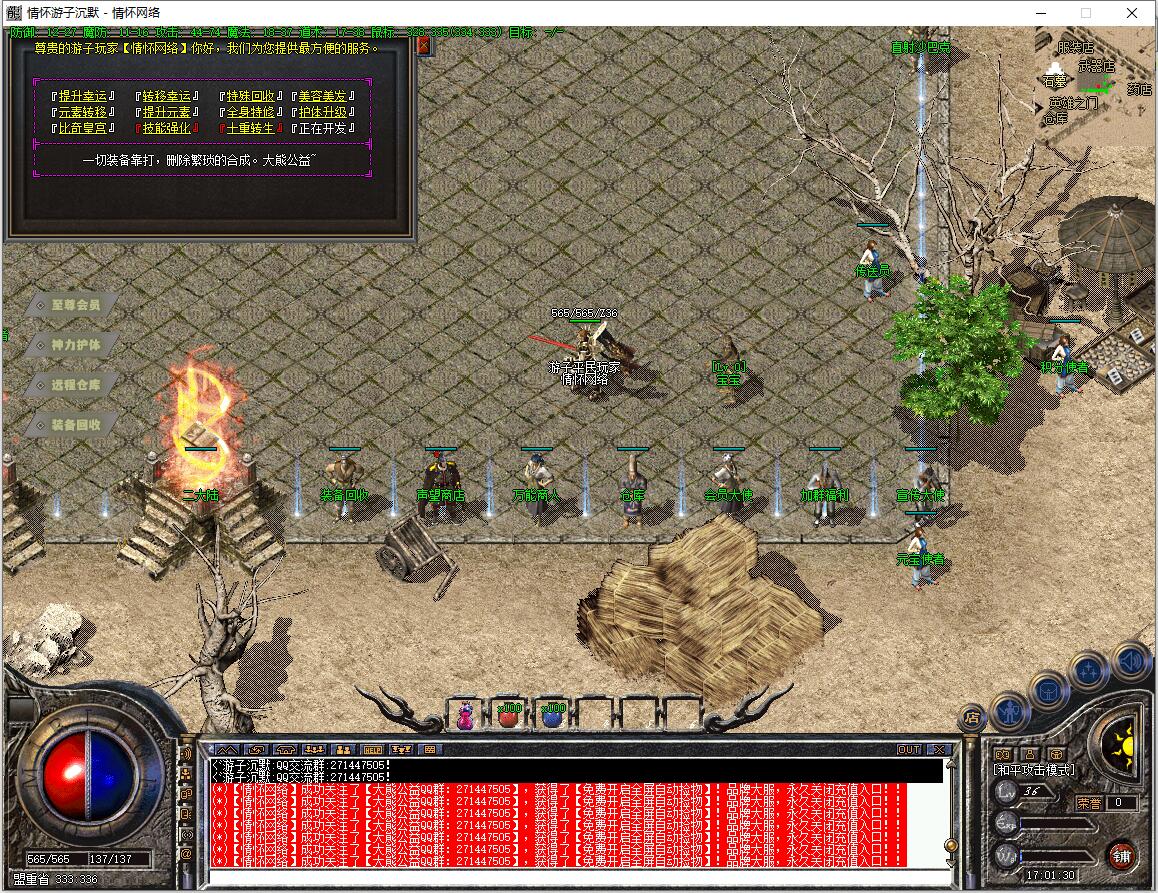Close the NPC service dialog
1158x893 pixels.
[x=423, y=46]
